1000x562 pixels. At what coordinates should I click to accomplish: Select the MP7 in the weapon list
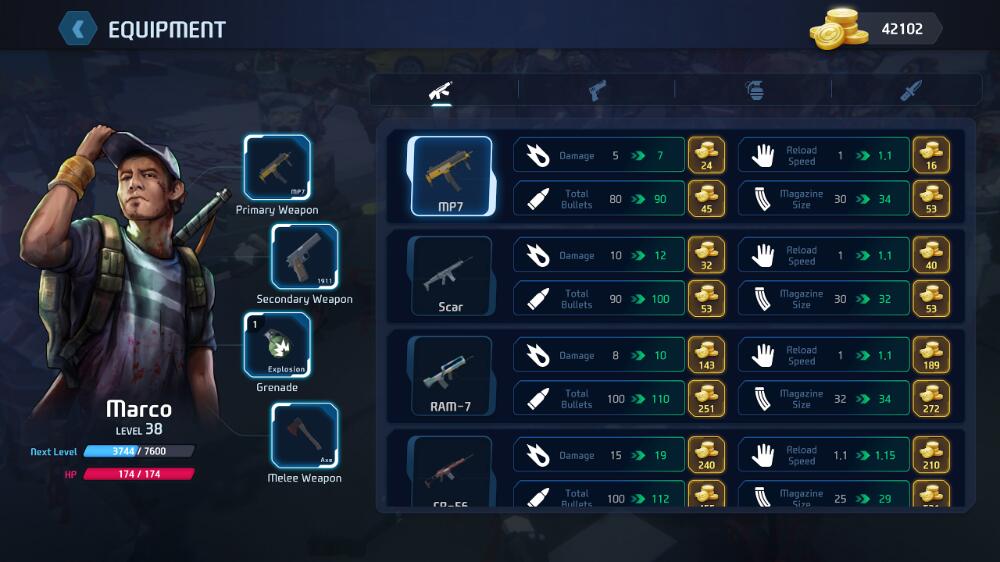[450, 176]
